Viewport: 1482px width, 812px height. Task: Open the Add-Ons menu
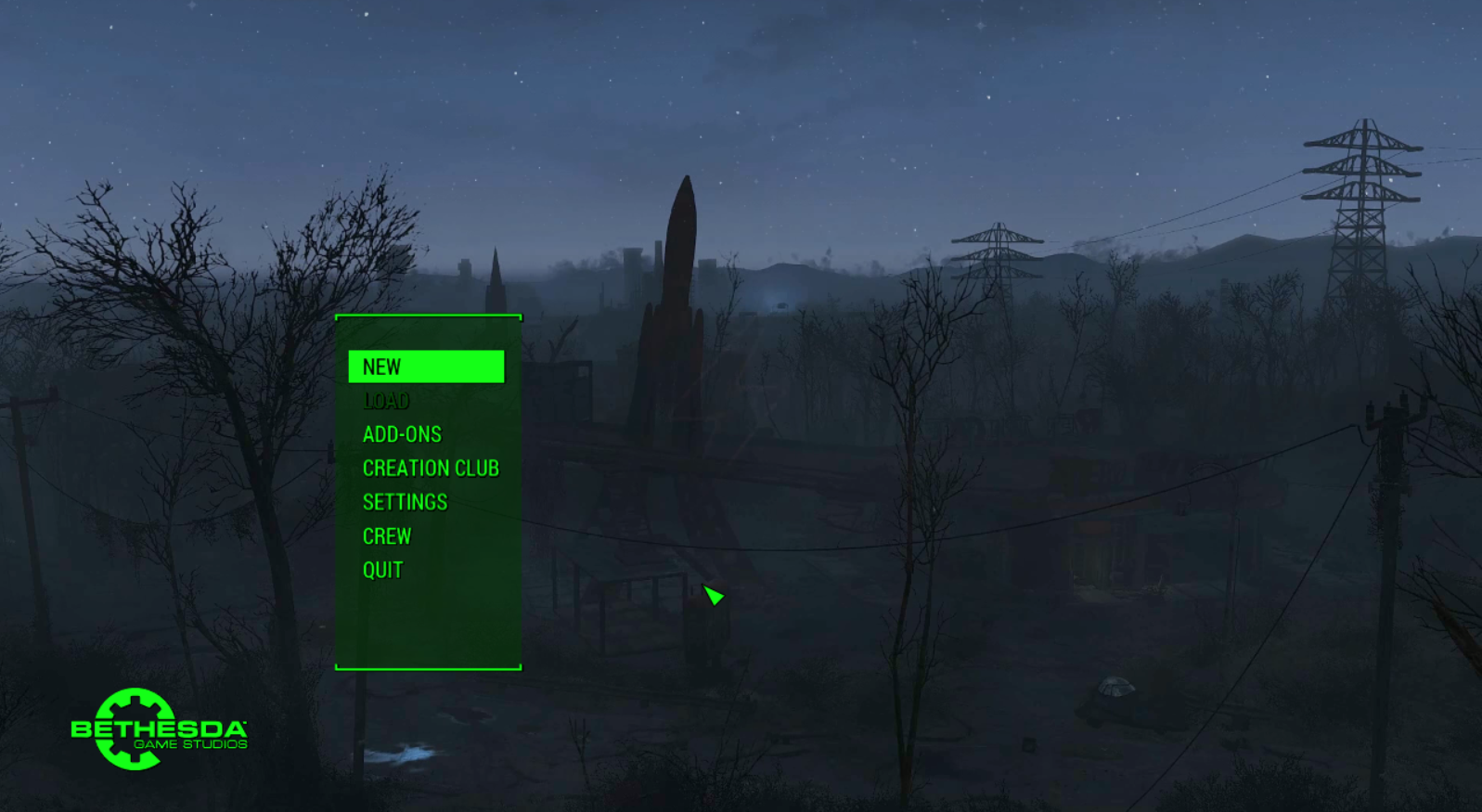[402, 434]
